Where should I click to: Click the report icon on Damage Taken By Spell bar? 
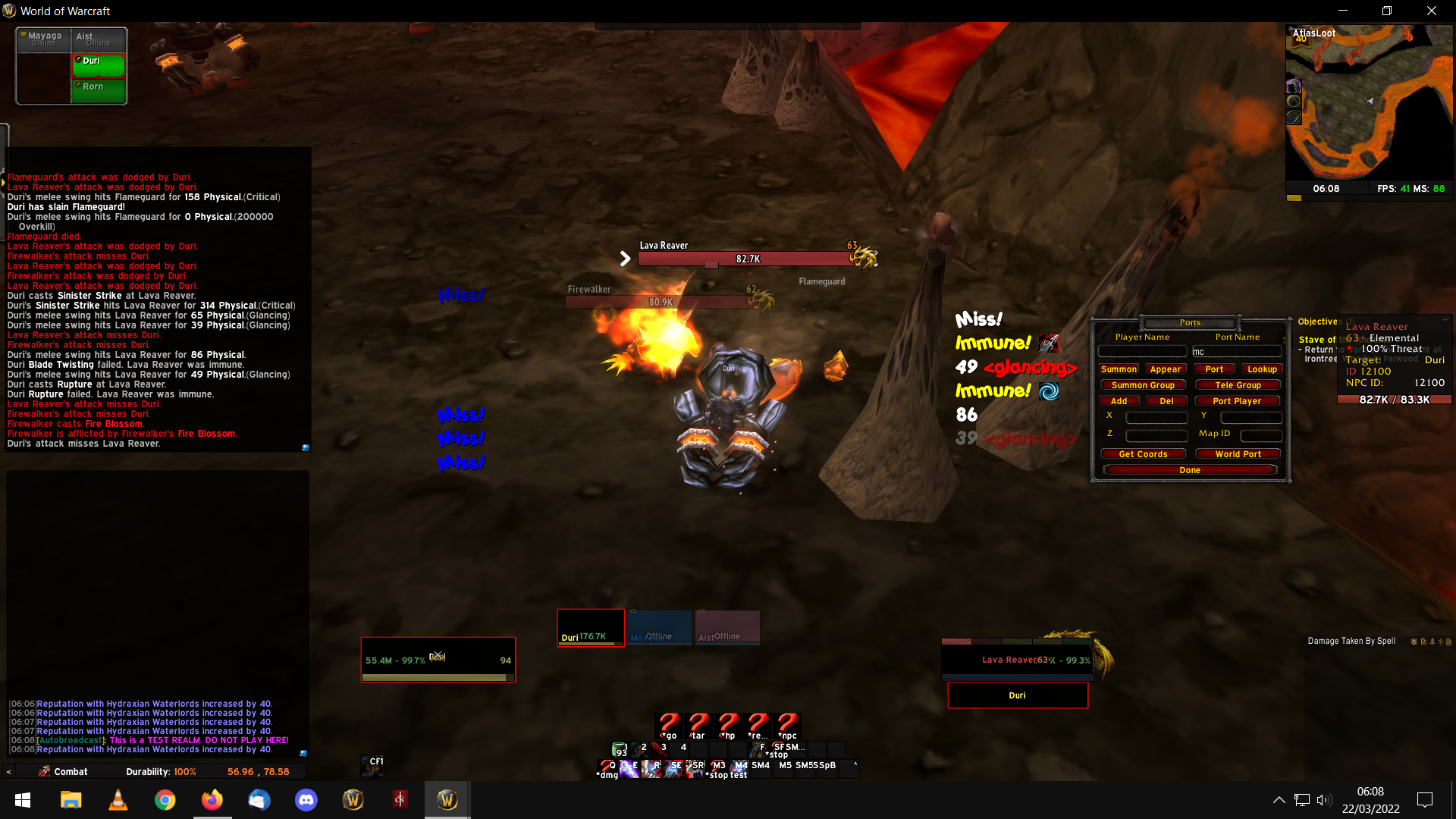pyautogui.click(x=1423, y=641)
